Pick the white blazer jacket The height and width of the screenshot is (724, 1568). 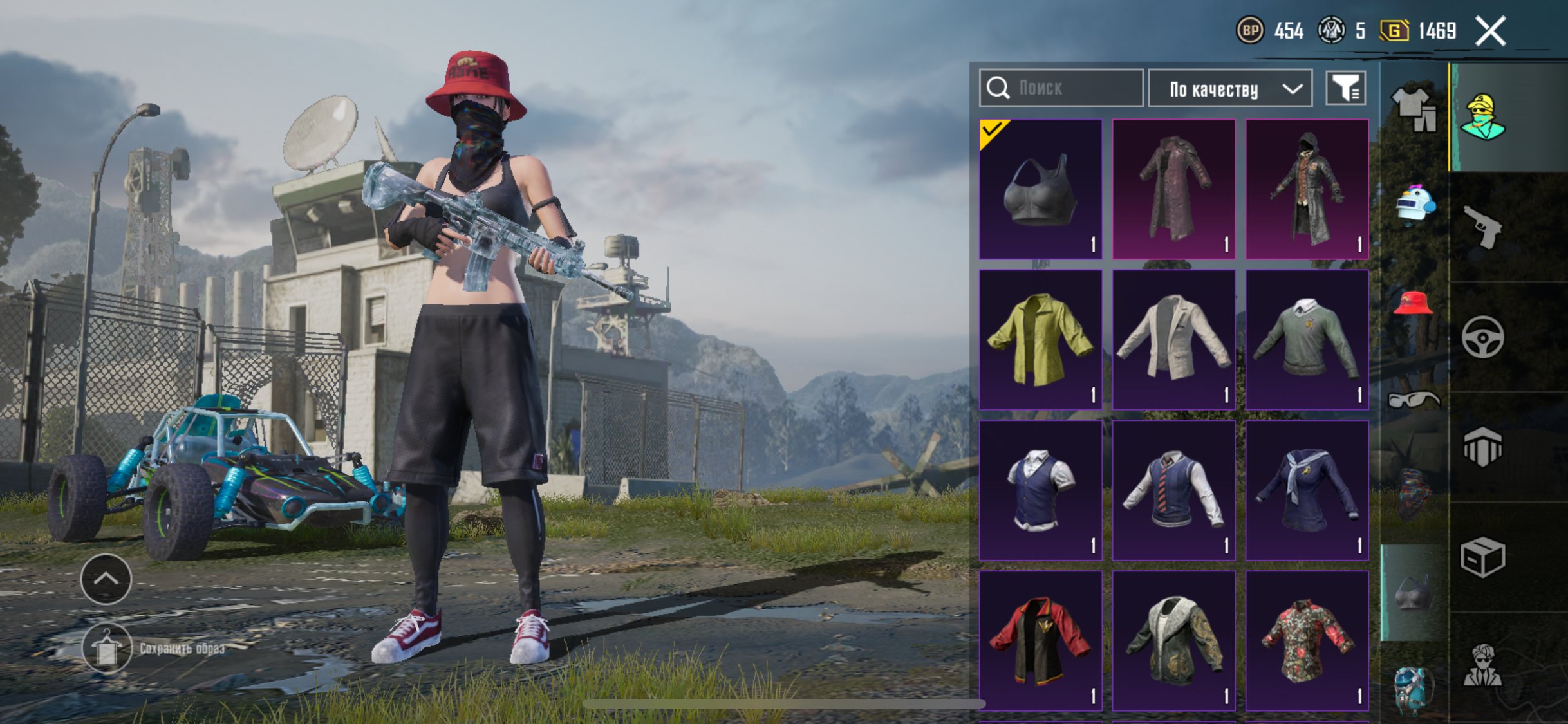click(1173, 340)
